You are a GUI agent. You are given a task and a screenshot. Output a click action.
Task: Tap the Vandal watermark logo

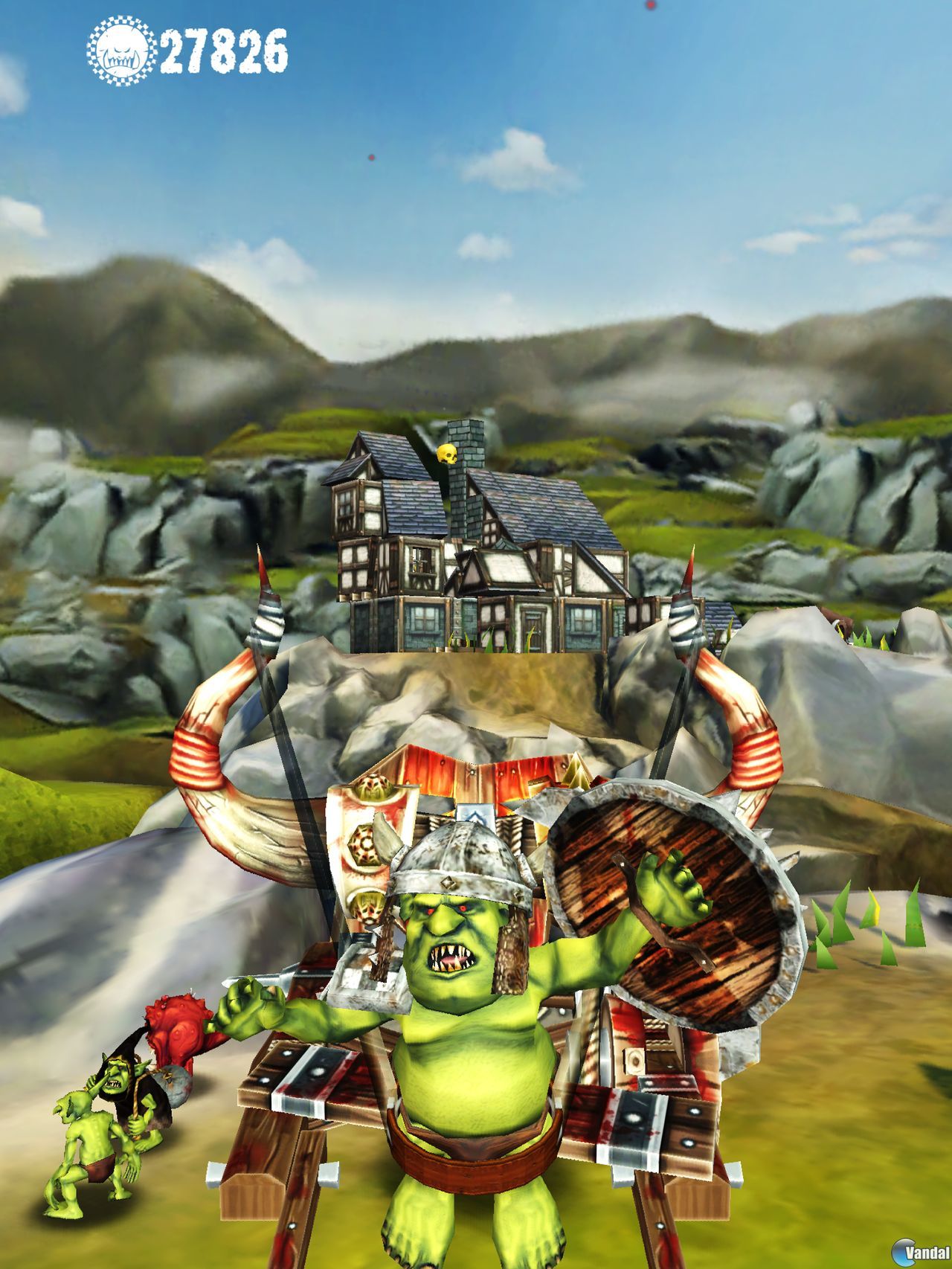coord(919,1252)
